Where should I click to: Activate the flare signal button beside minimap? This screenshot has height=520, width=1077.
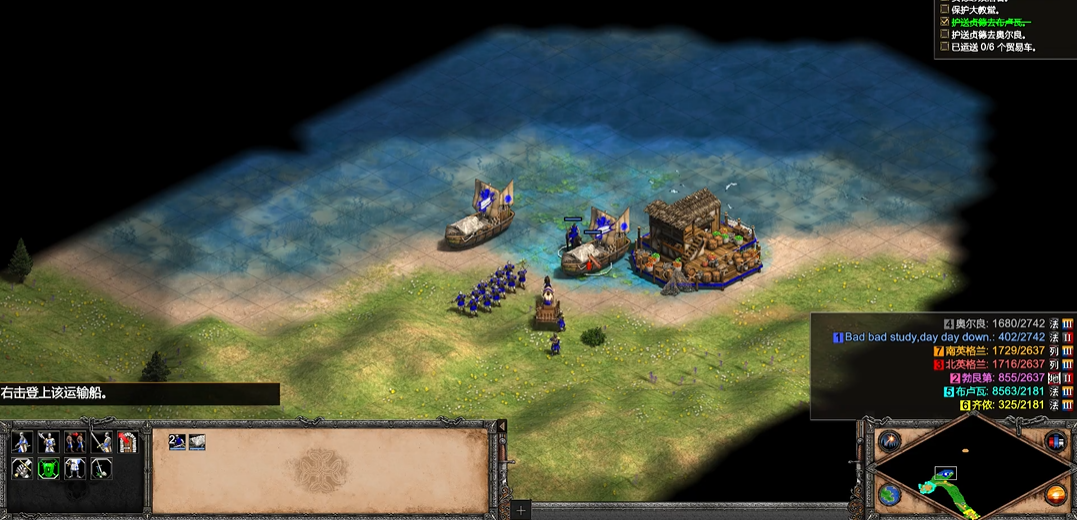pos(889,441)
